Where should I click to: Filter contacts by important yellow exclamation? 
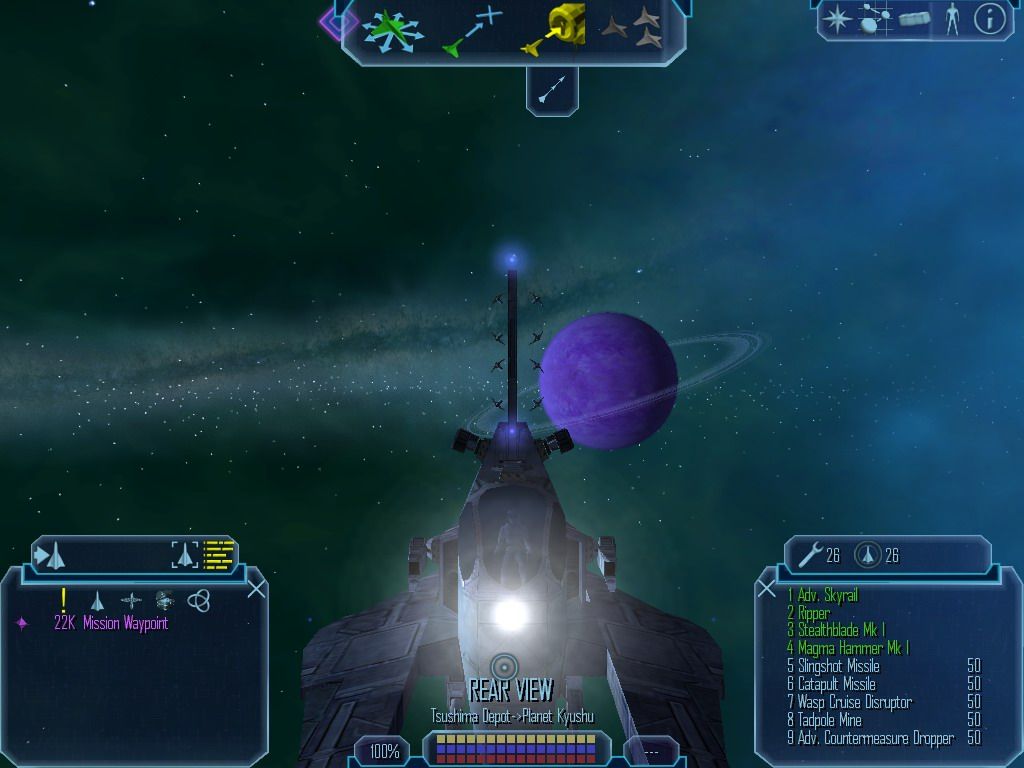tap(63, 599)
